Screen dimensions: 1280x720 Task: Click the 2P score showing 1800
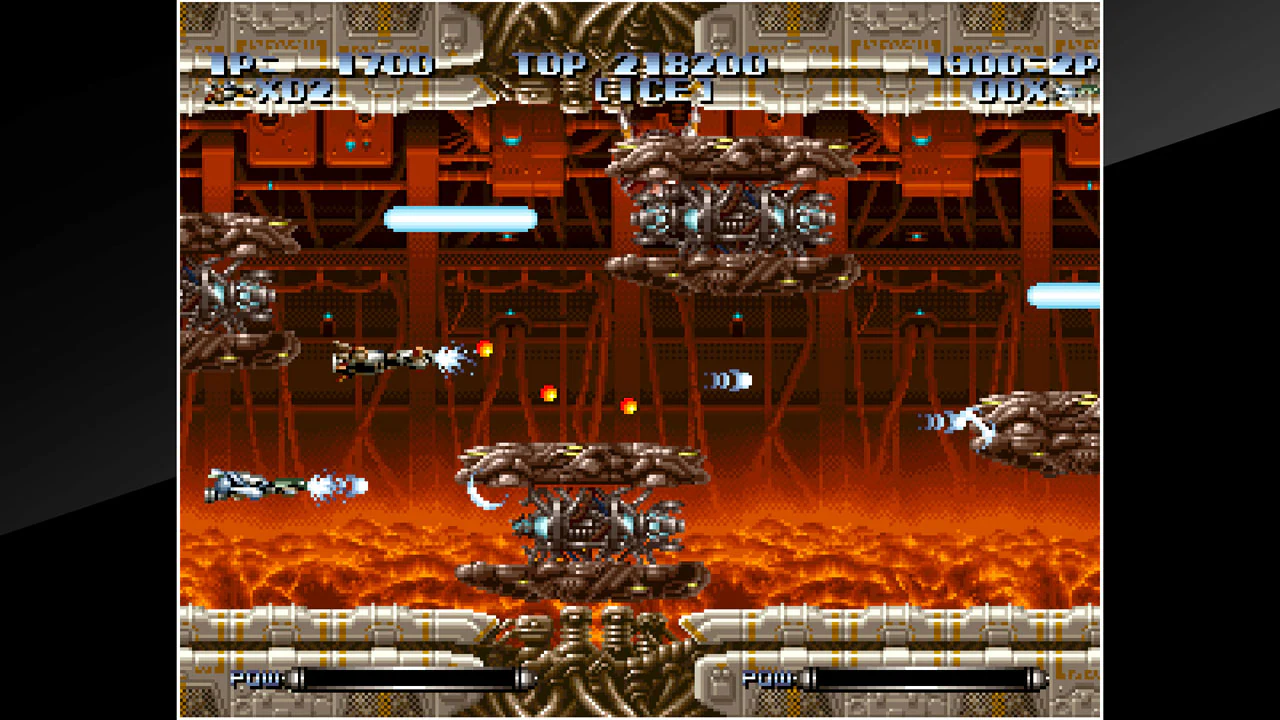click(x=985, y=67)
